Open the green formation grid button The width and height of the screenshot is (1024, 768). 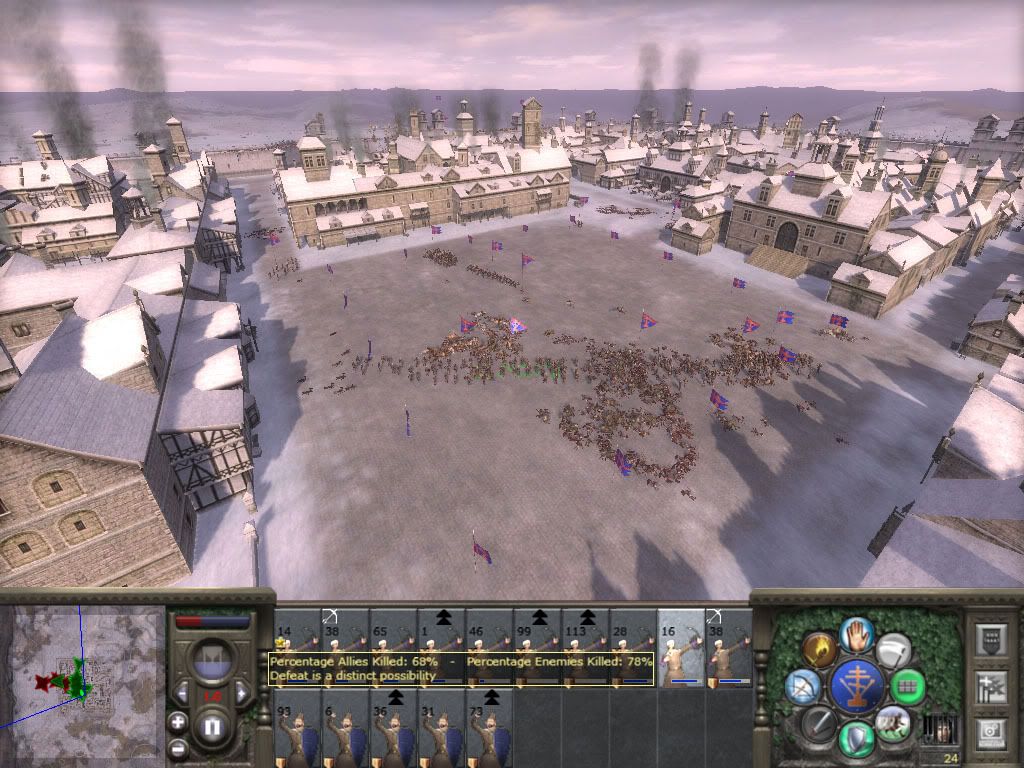(907, 686)
